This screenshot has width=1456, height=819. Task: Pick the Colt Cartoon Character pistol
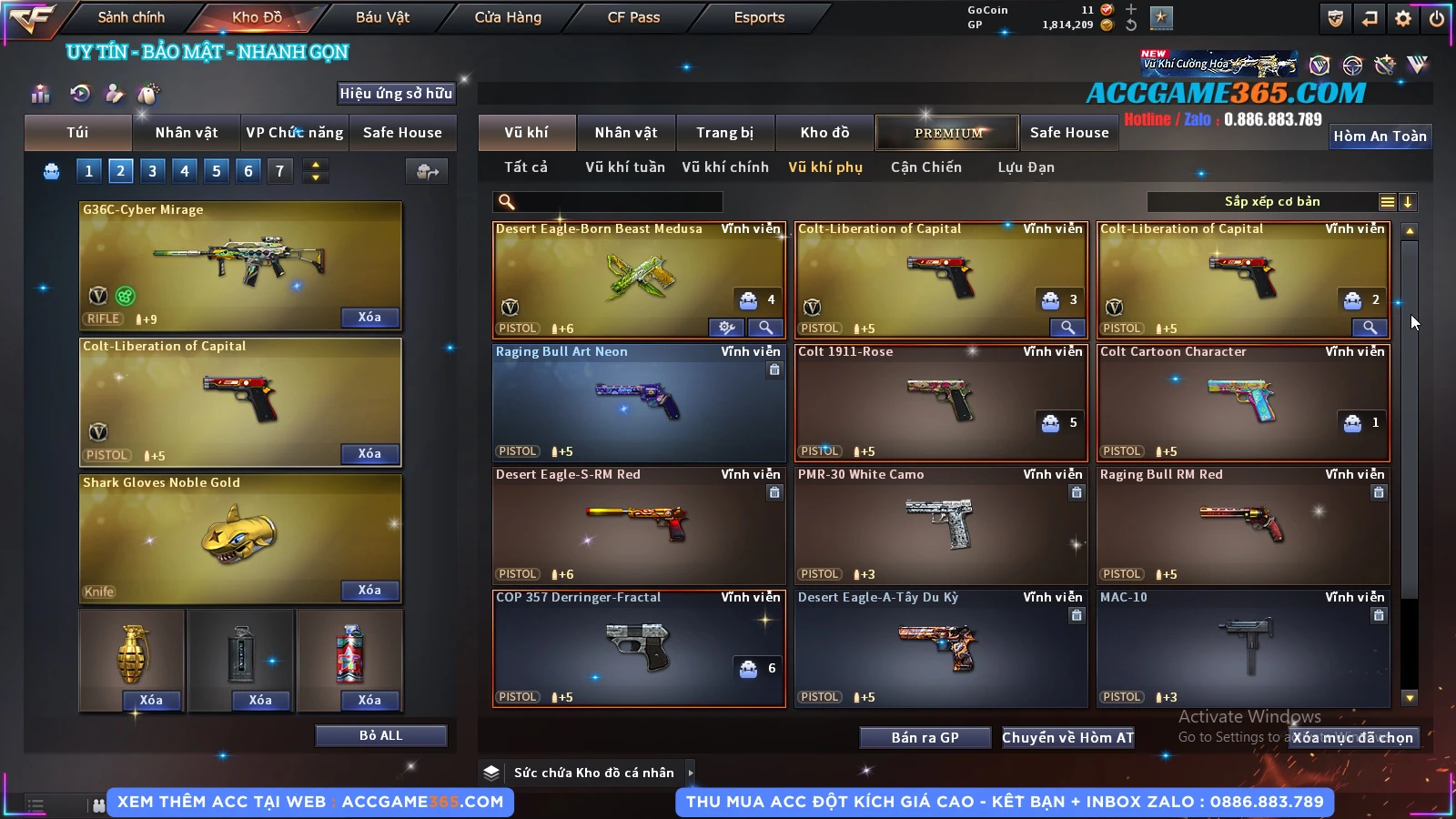1242,402
